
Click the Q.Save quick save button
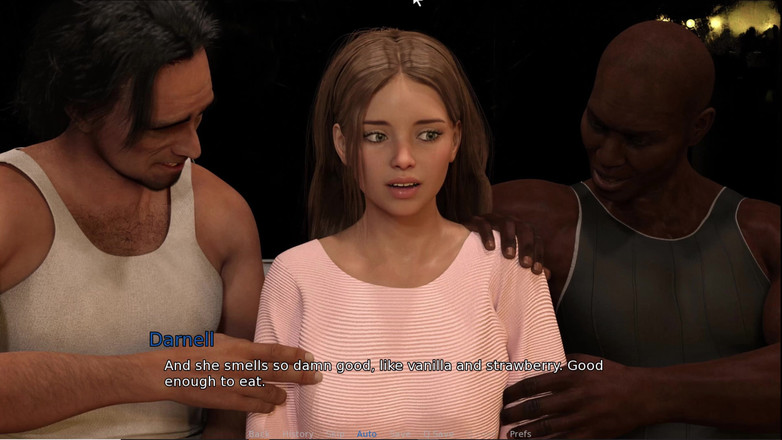pos(438,434)
